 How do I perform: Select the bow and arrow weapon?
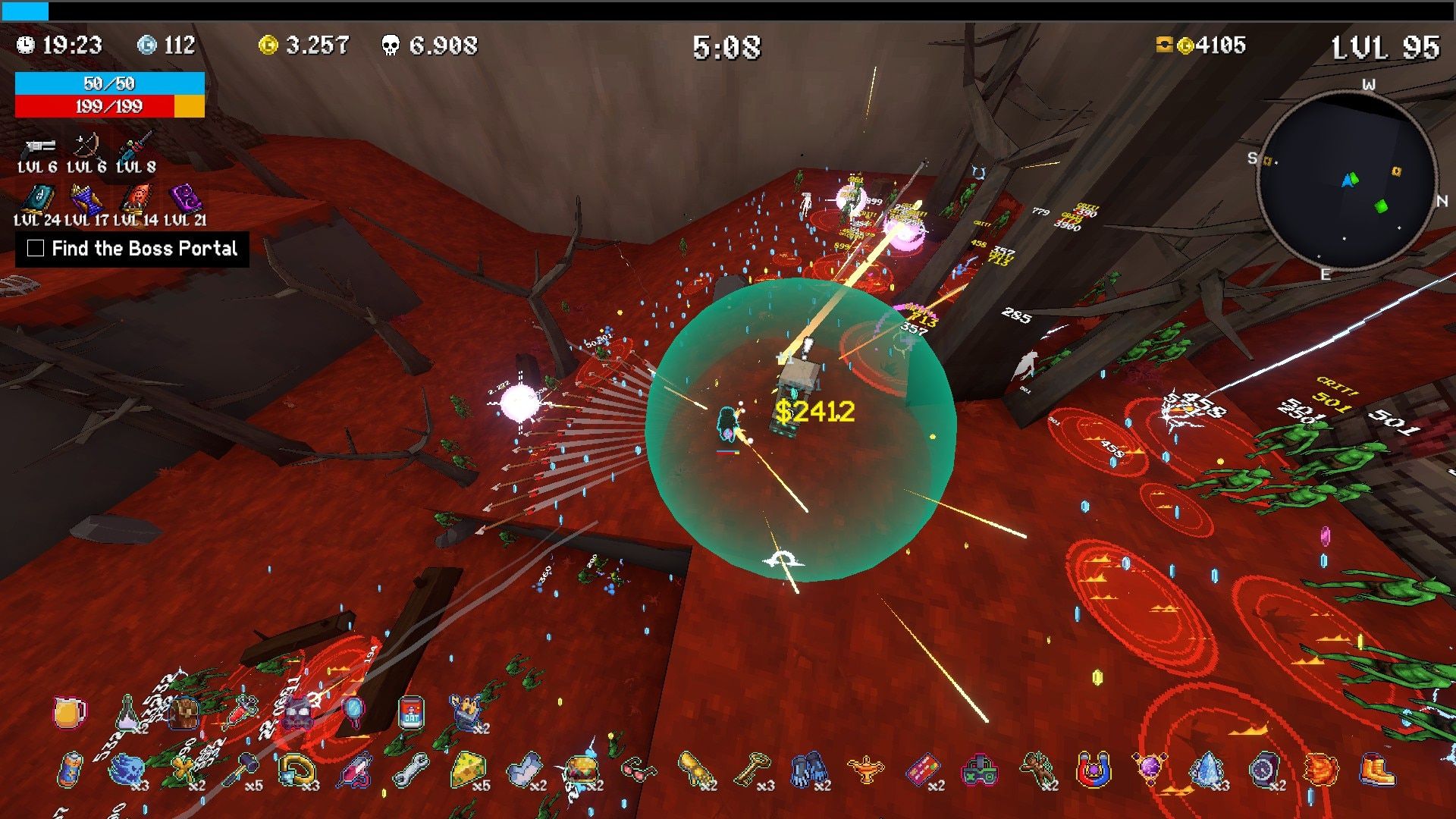tap(86, 146)
